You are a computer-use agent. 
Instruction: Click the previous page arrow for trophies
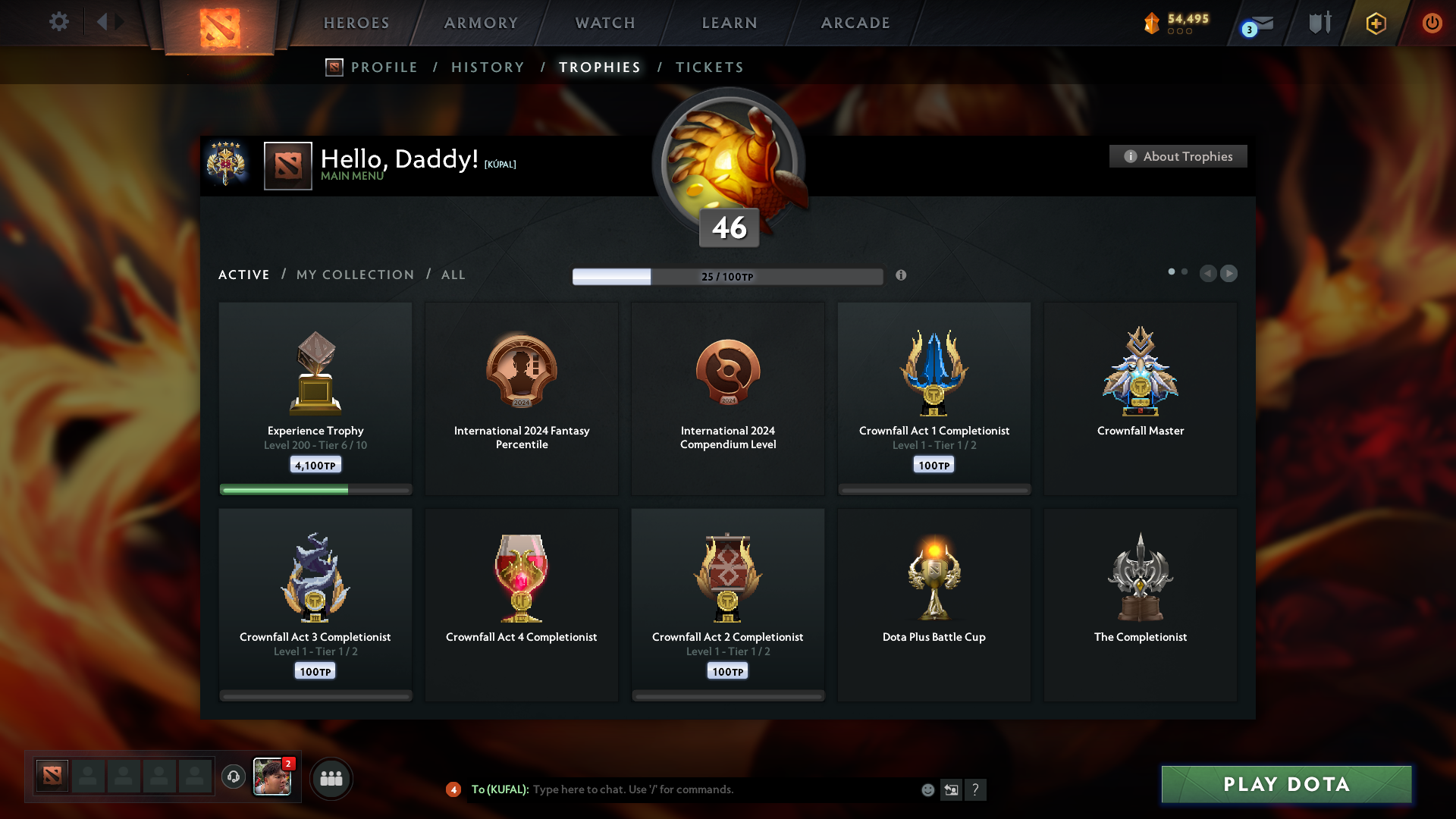[1209, 274]
